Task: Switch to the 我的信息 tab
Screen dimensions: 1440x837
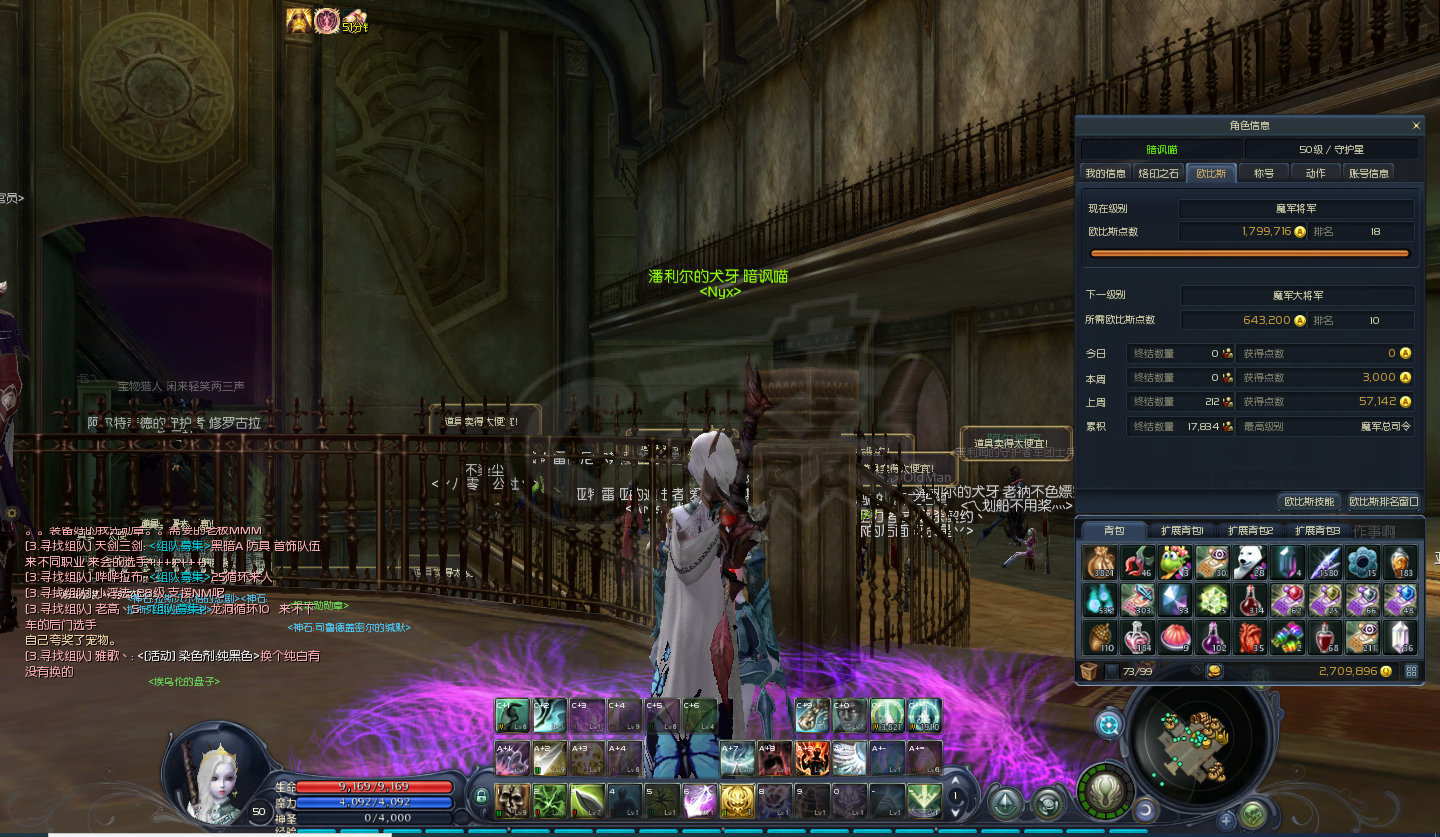Action: pos(1106,173)
